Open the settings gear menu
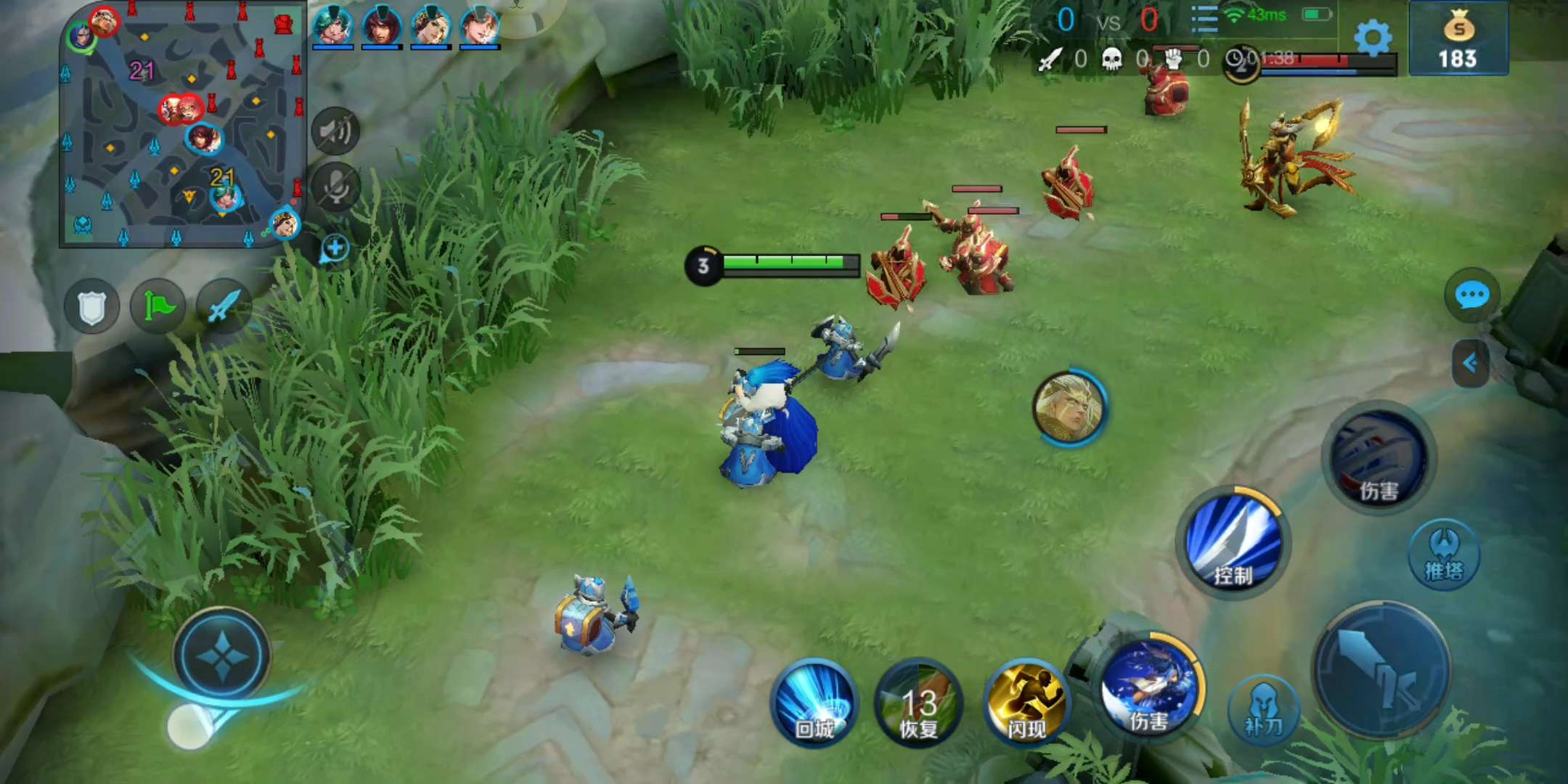The height and width of the screenshot is (784, 1568). (x=1373, y=38)
